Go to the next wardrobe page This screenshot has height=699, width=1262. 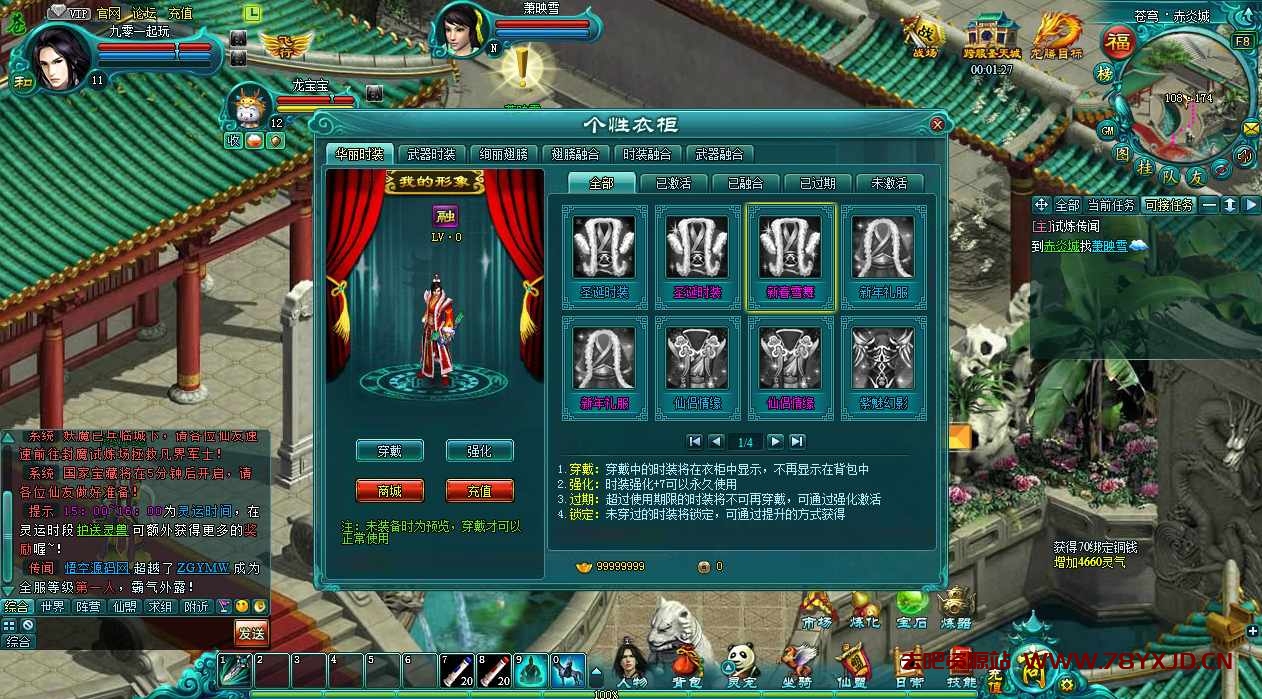775,442
